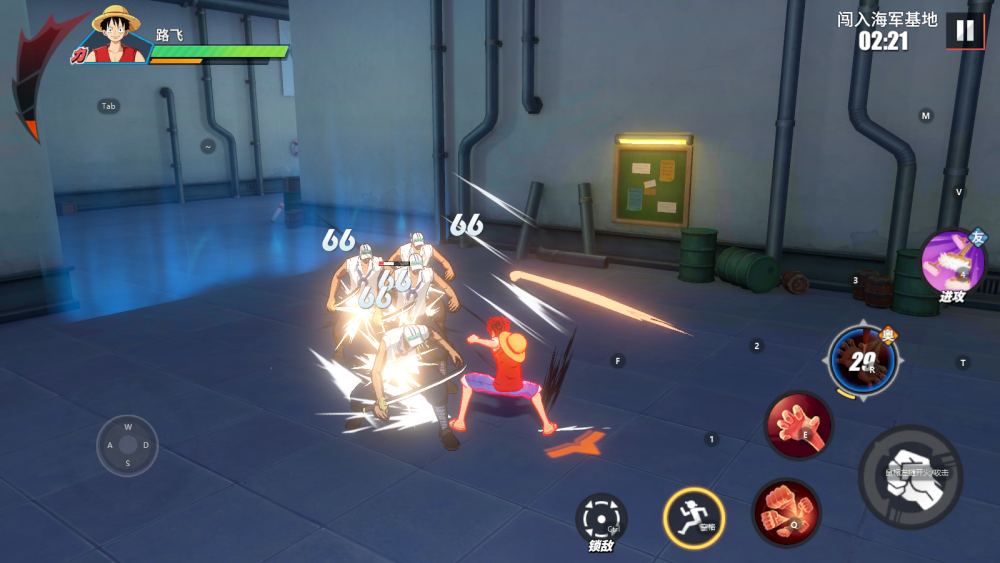Toggle the lock-on enemy target button

(x=601, y=518)
